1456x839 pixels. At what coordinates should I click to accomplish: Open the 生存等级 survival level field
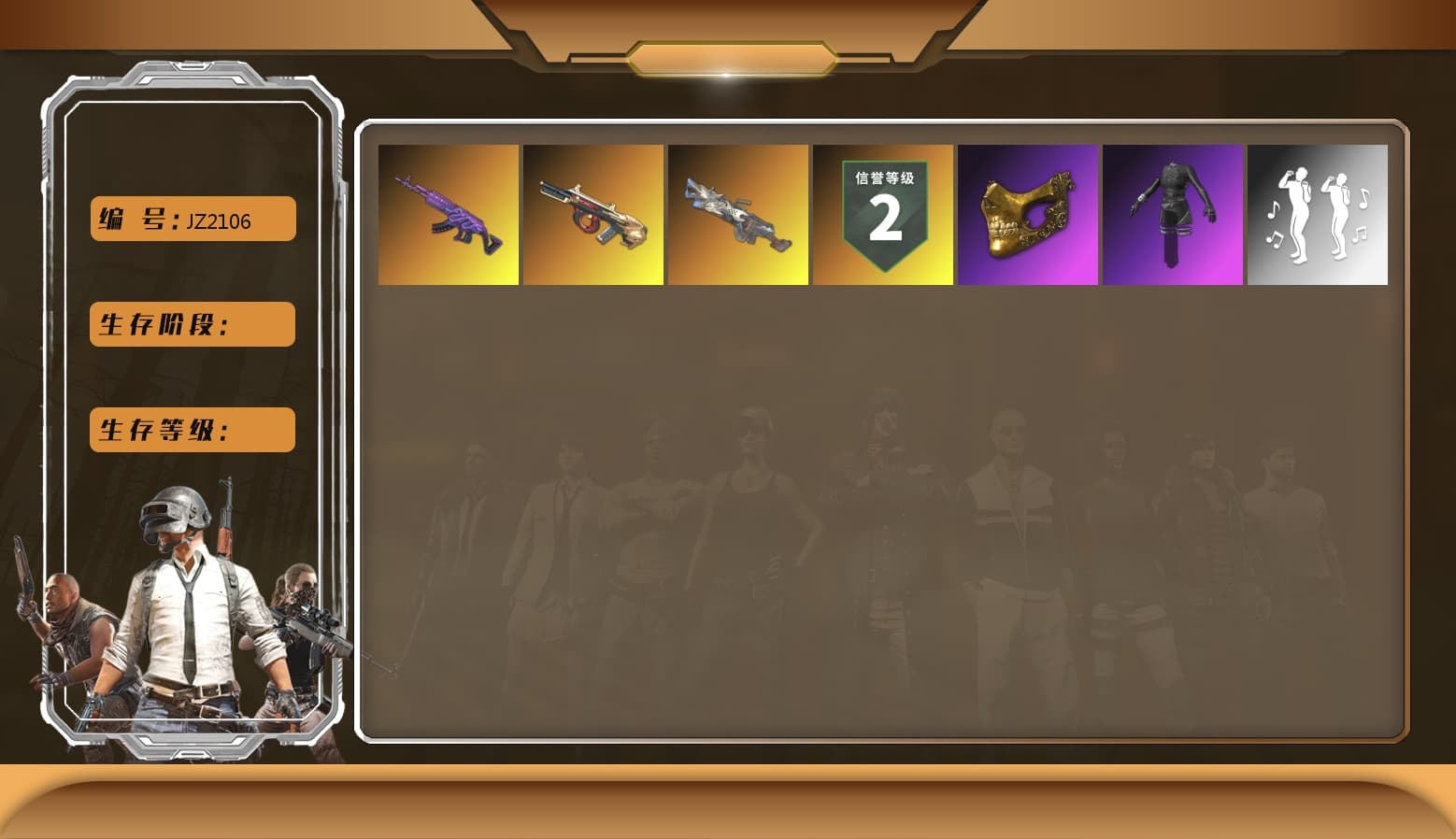pos(191,430)
